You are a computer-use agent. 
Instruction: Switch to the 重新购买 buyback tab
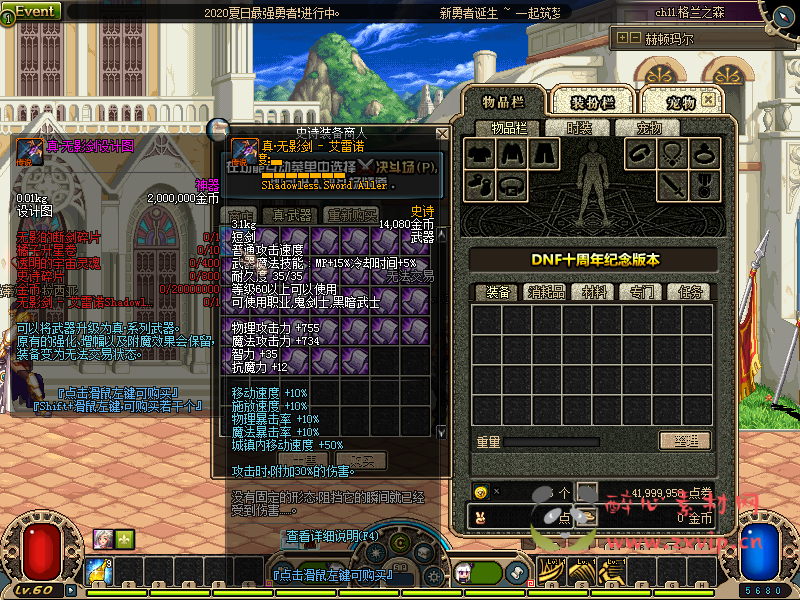[x=351, y=215]
